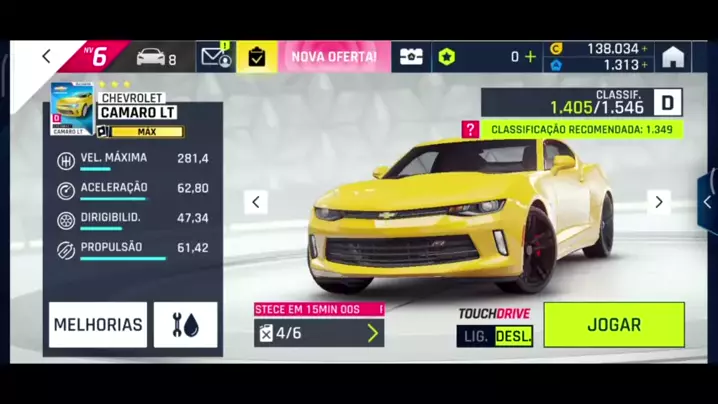Open the mail inbox
718x404 pixels.
pyautogui.click(x=214, y=57)
